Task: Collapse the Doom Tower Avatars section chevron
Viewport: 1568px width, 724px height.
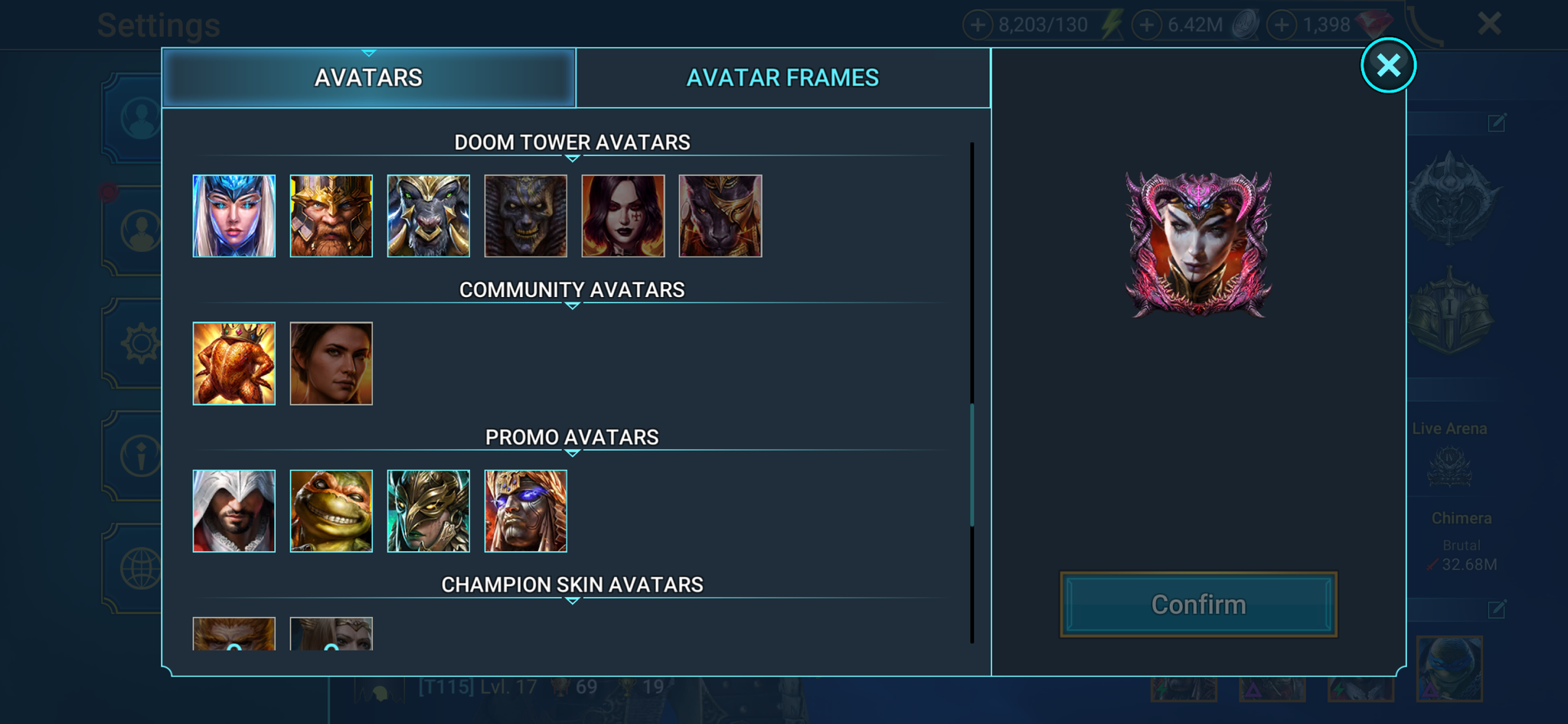Action: click(x=570, y=160)
